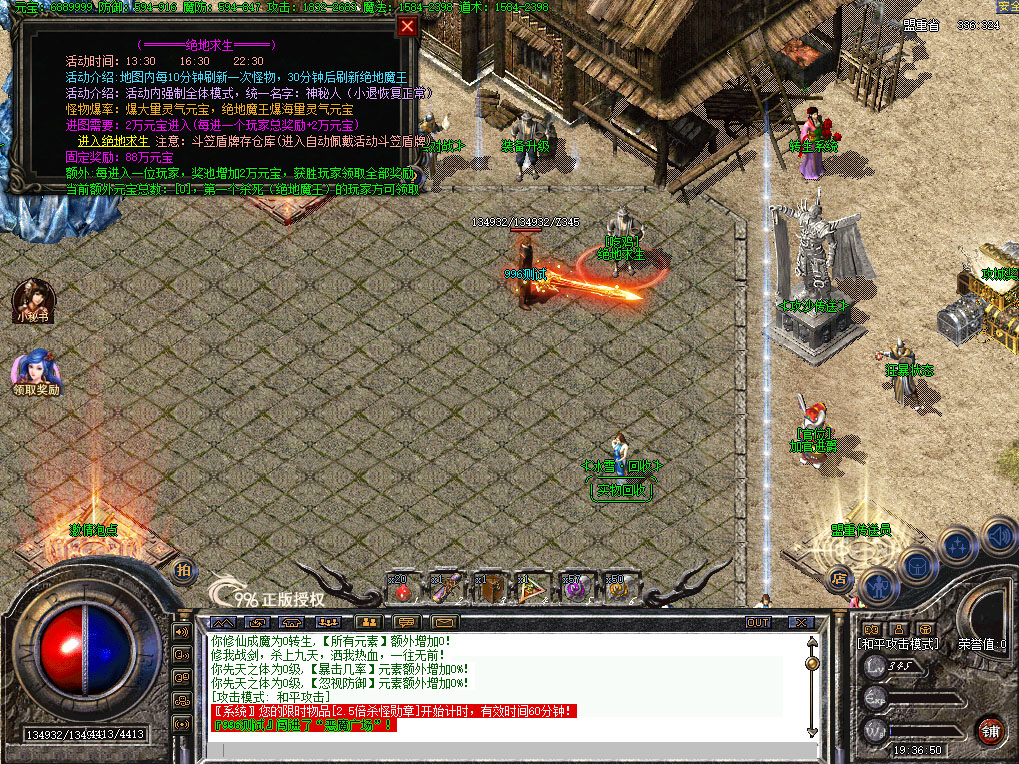Open the 店 shop button
Viewport: 1019px width, 764px height.
(839, 576)
